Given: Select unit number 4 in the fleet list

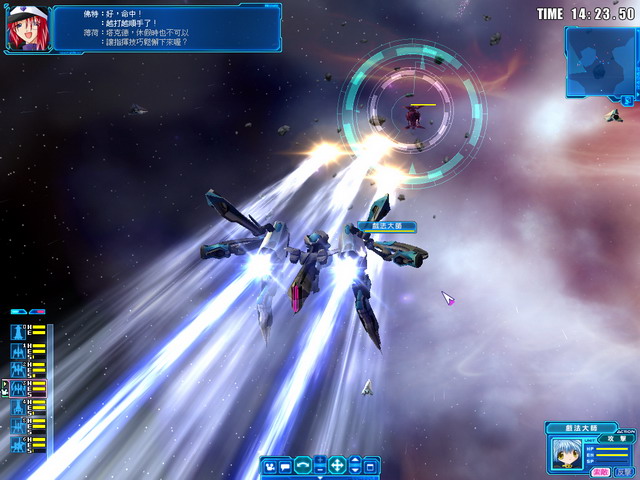Looking at the screenshot, I should [x=18, y=407].
